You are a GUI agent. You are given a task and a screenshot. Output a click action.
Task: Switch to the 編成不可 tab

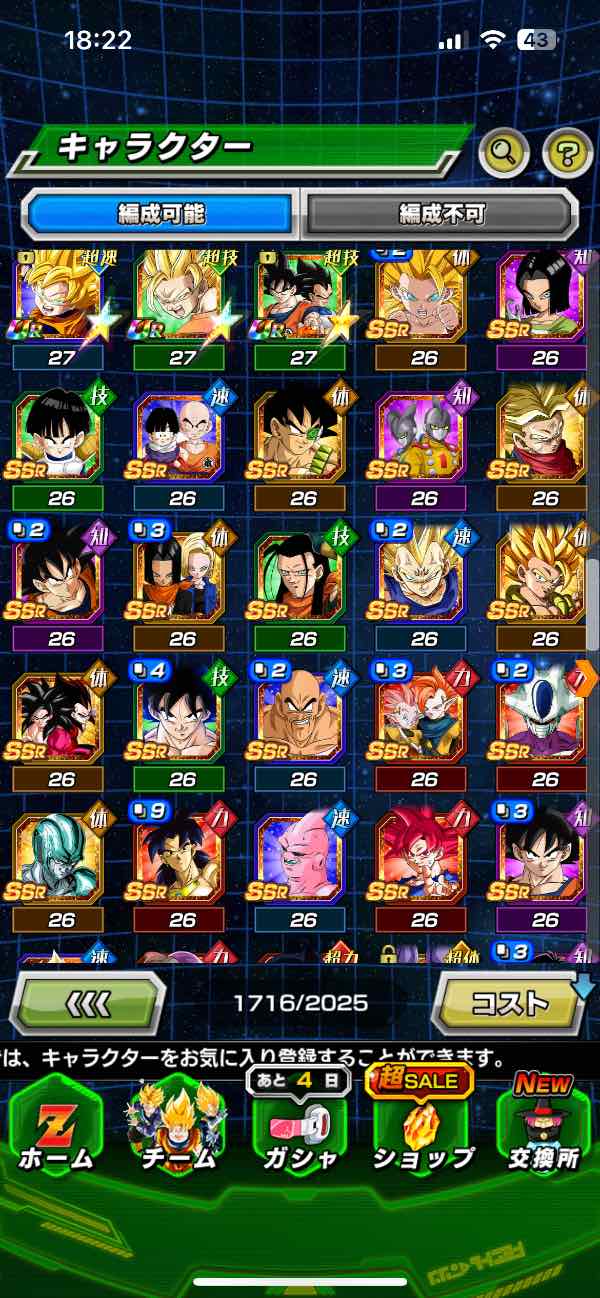click(441, 213)
